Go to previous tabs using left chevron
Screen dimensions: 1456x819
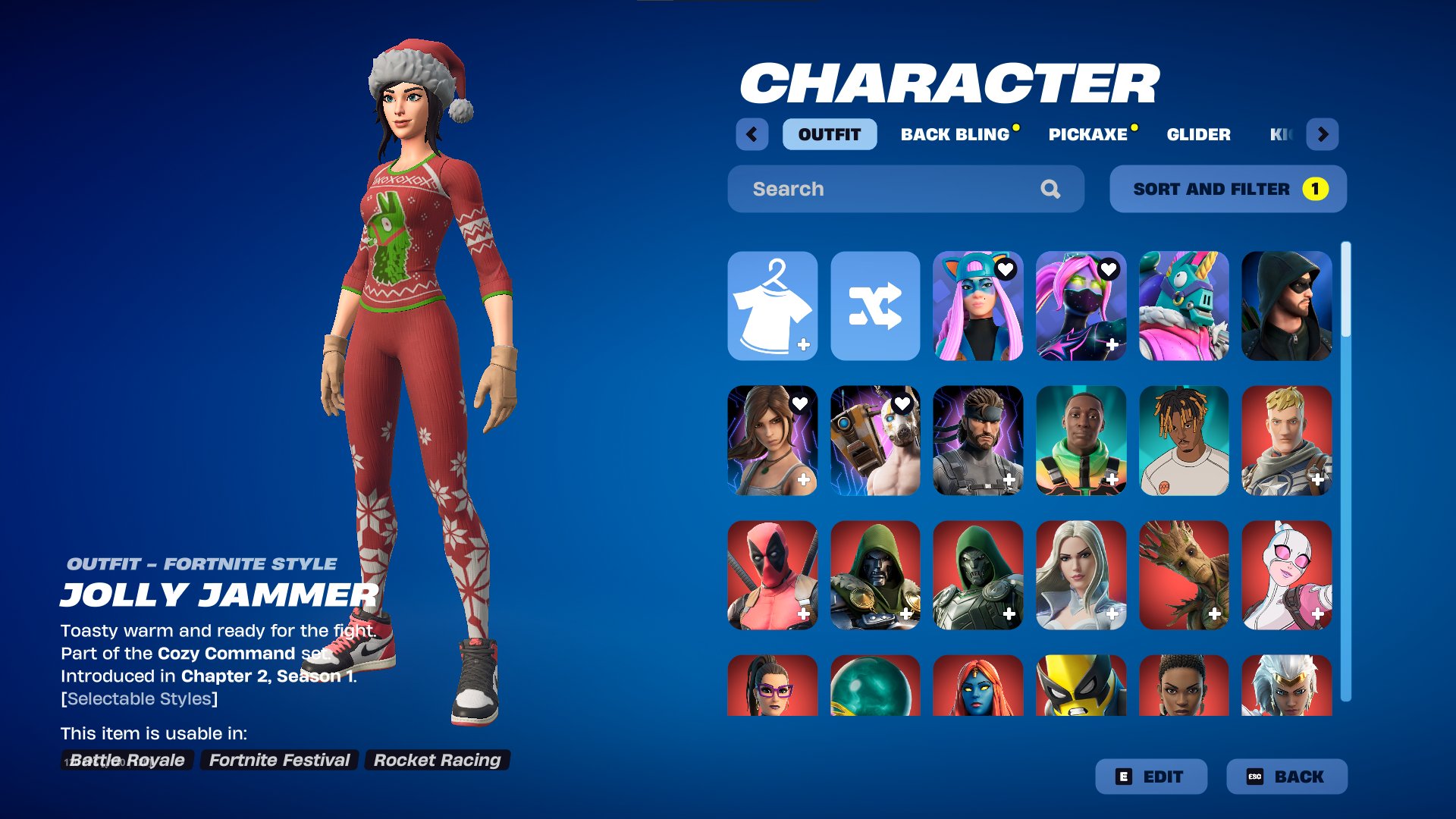(752, 134)
